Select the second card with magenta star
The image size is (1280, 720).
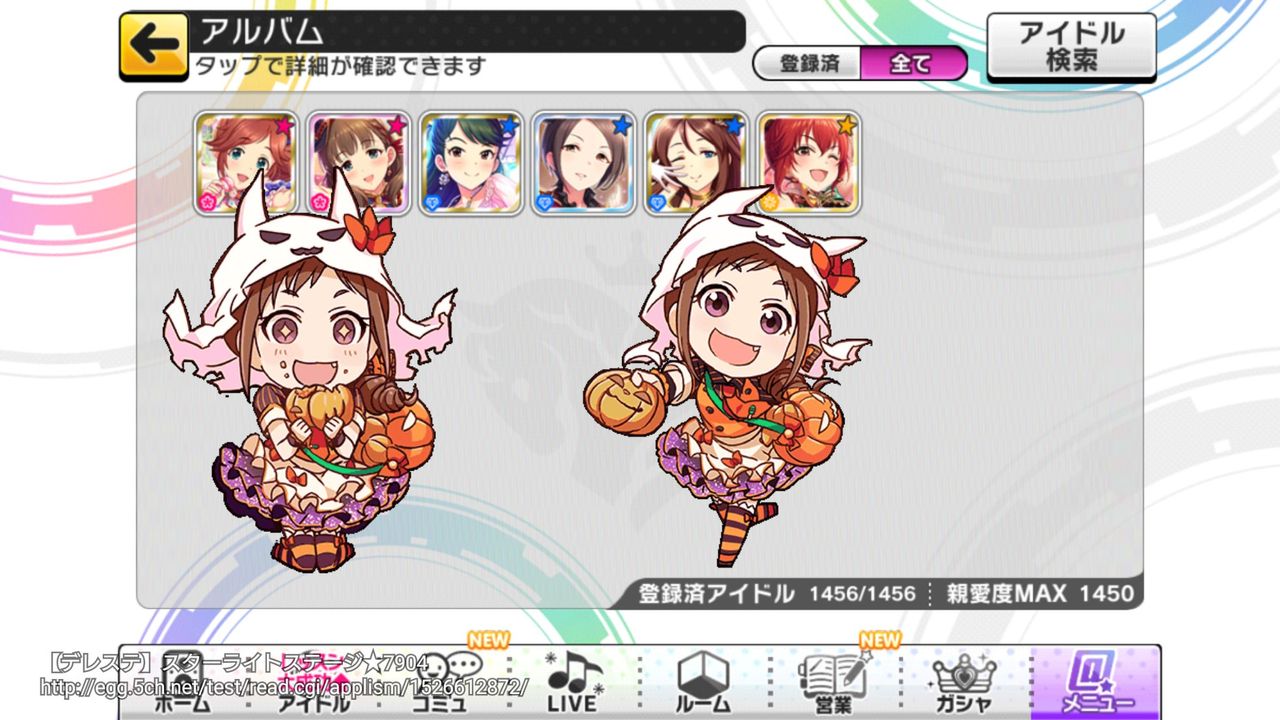355,160
